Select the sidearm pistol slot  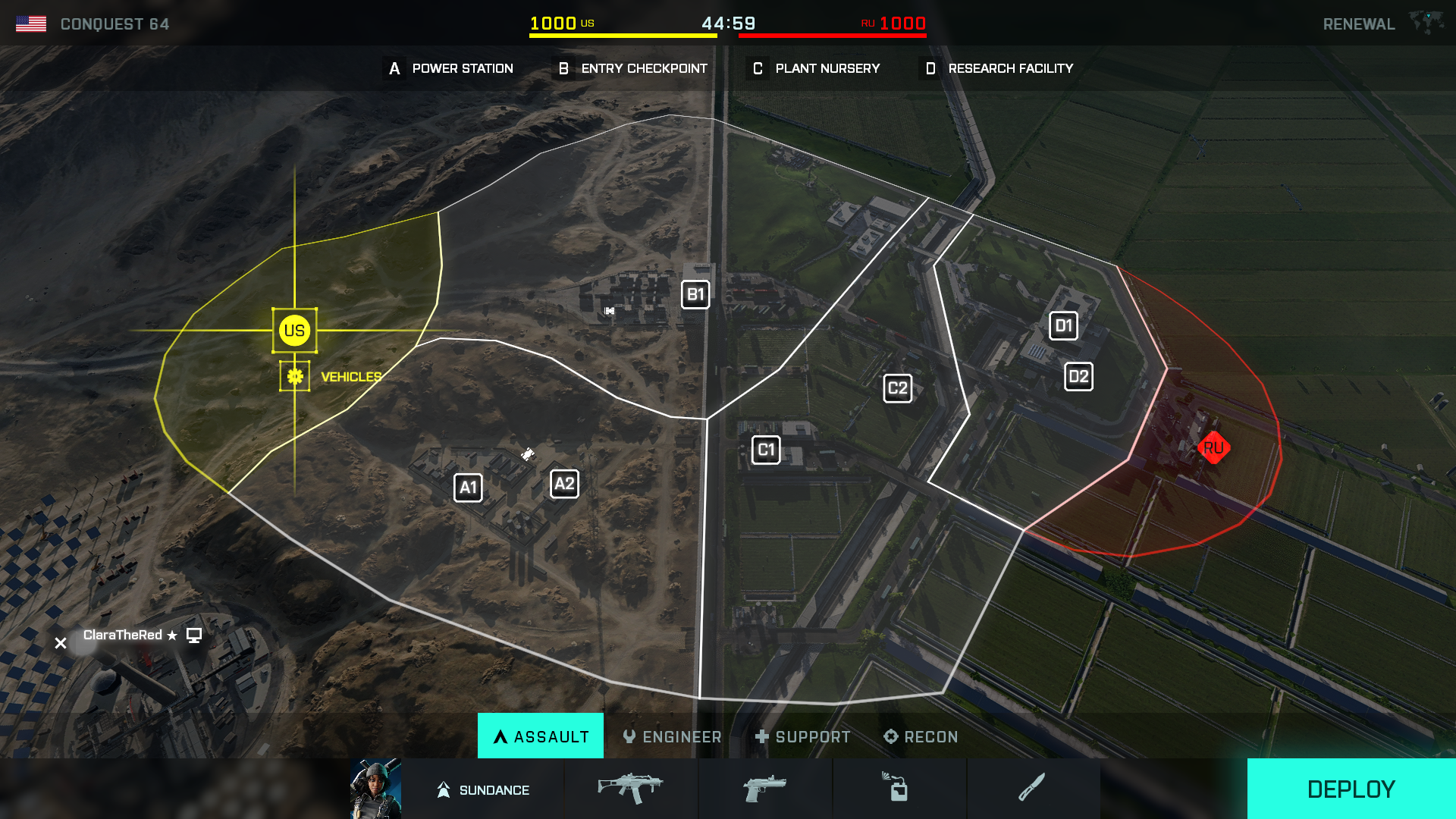tap(765, 789)
